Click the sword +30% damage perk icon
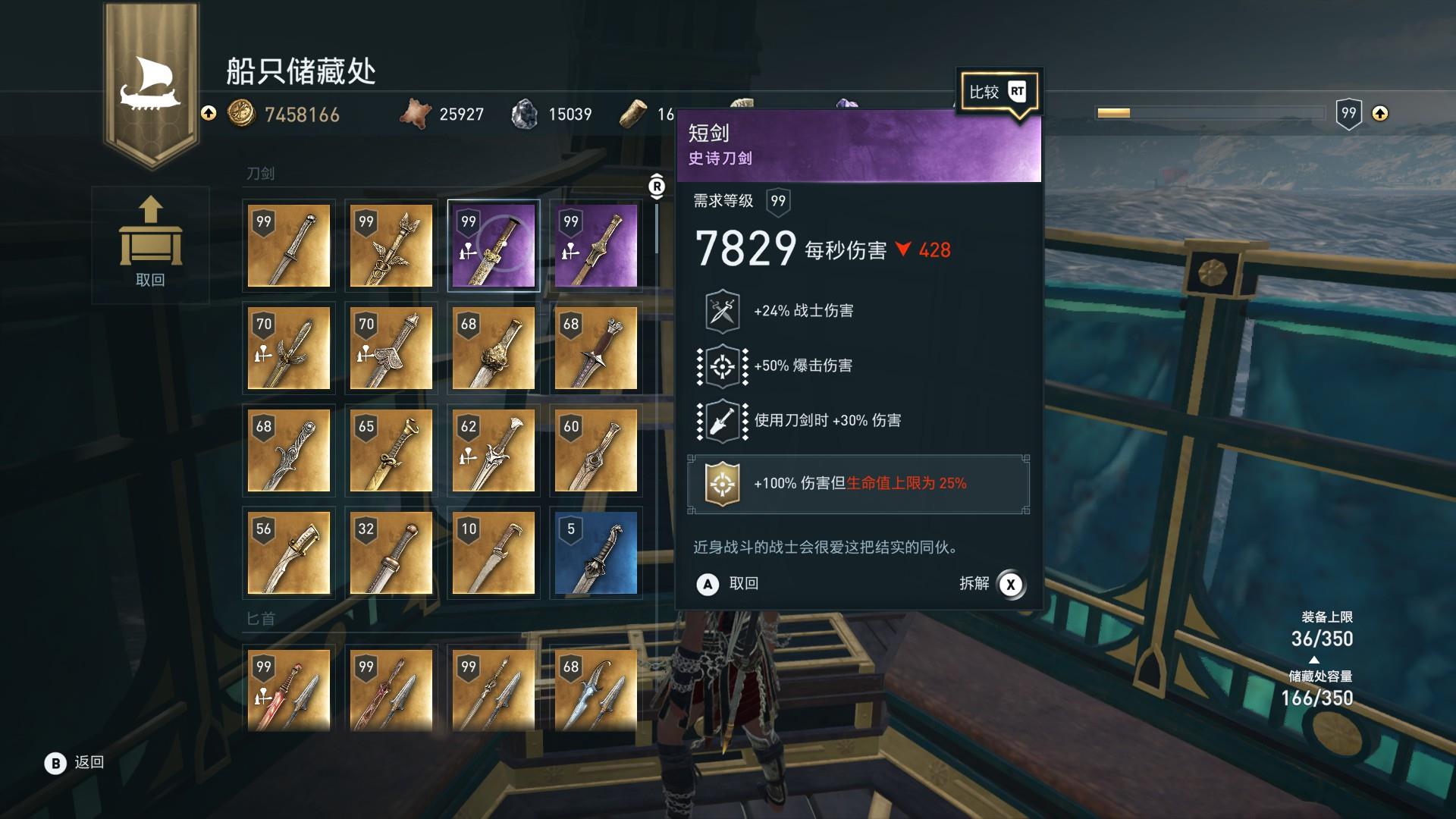This screenshot has height=819, width=1456. [723, 419]
